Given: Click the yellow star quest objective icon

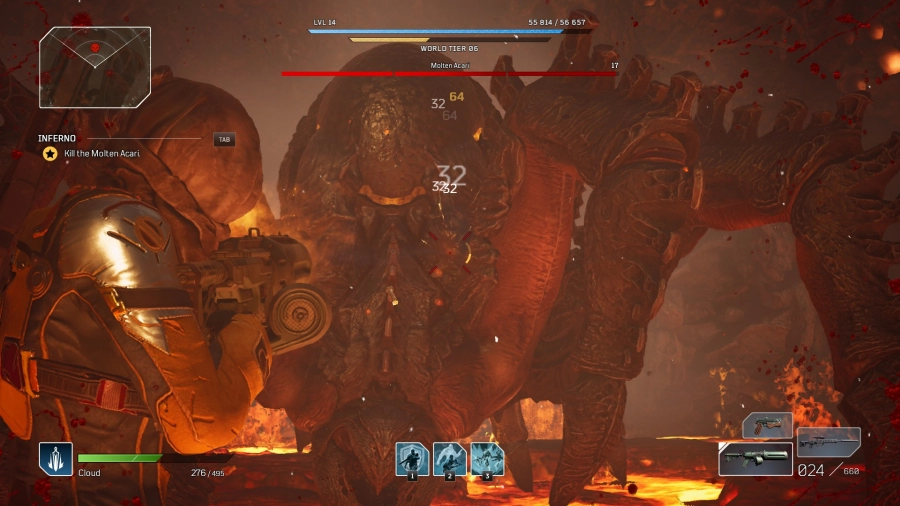Looking at the screenshot, I should click(49, 153).
